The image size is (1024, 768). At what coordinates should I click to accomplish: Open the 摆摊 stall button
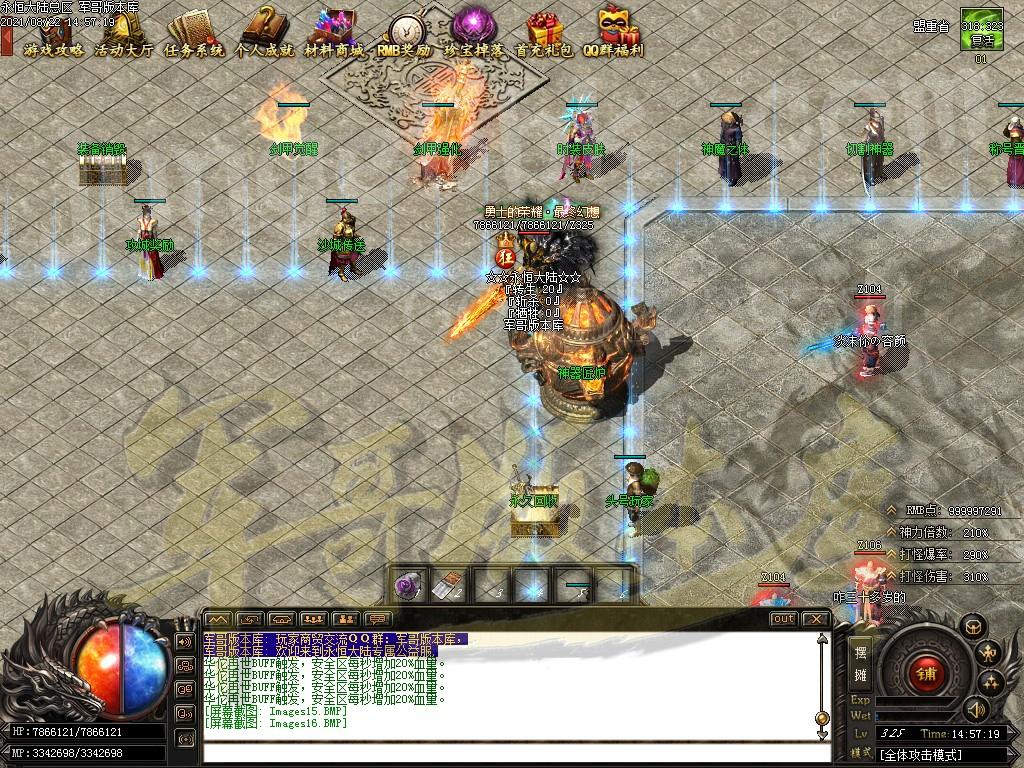[860, 662]
